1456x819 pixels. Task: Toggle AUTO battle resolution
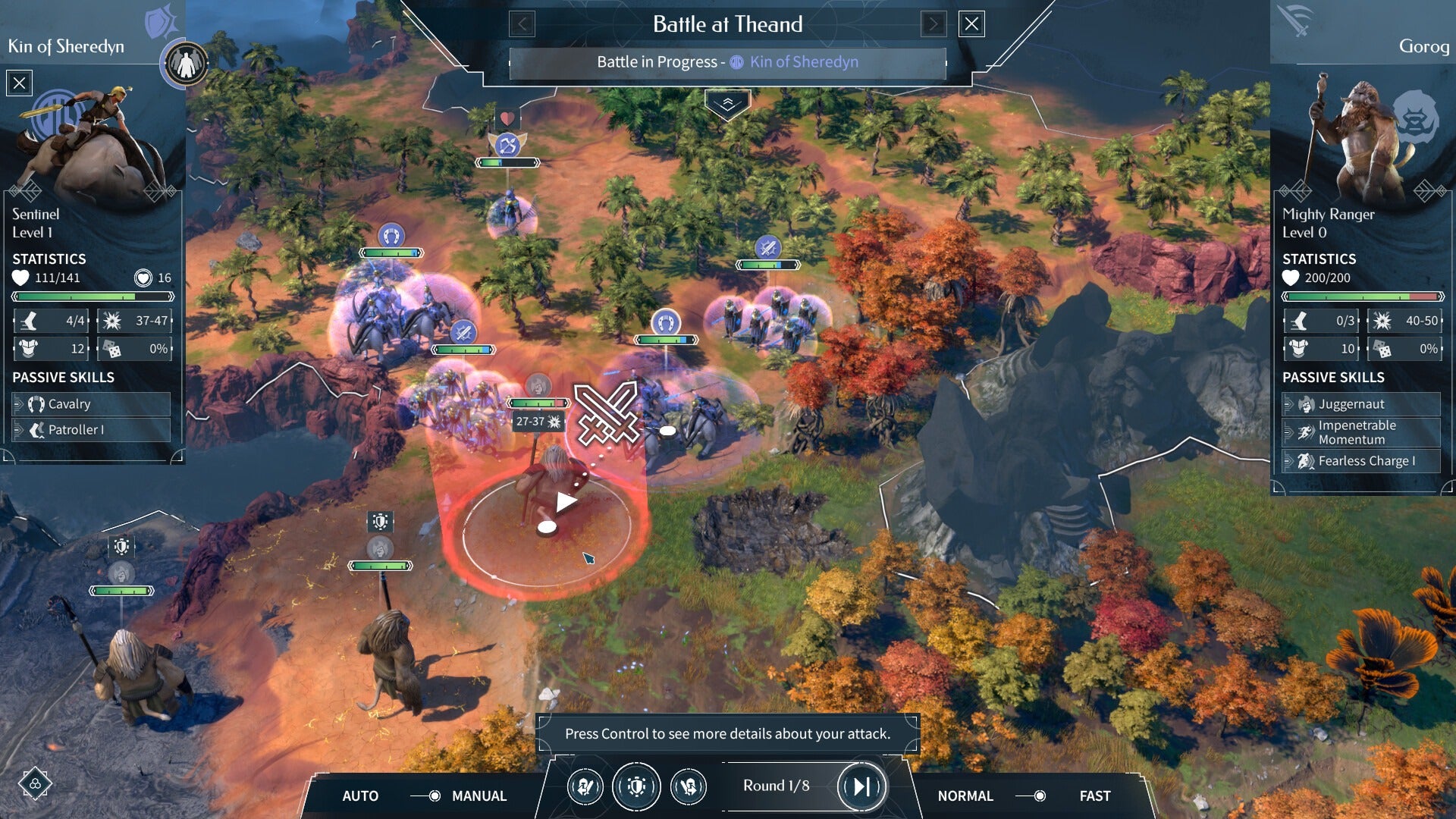tap(361, 795)
